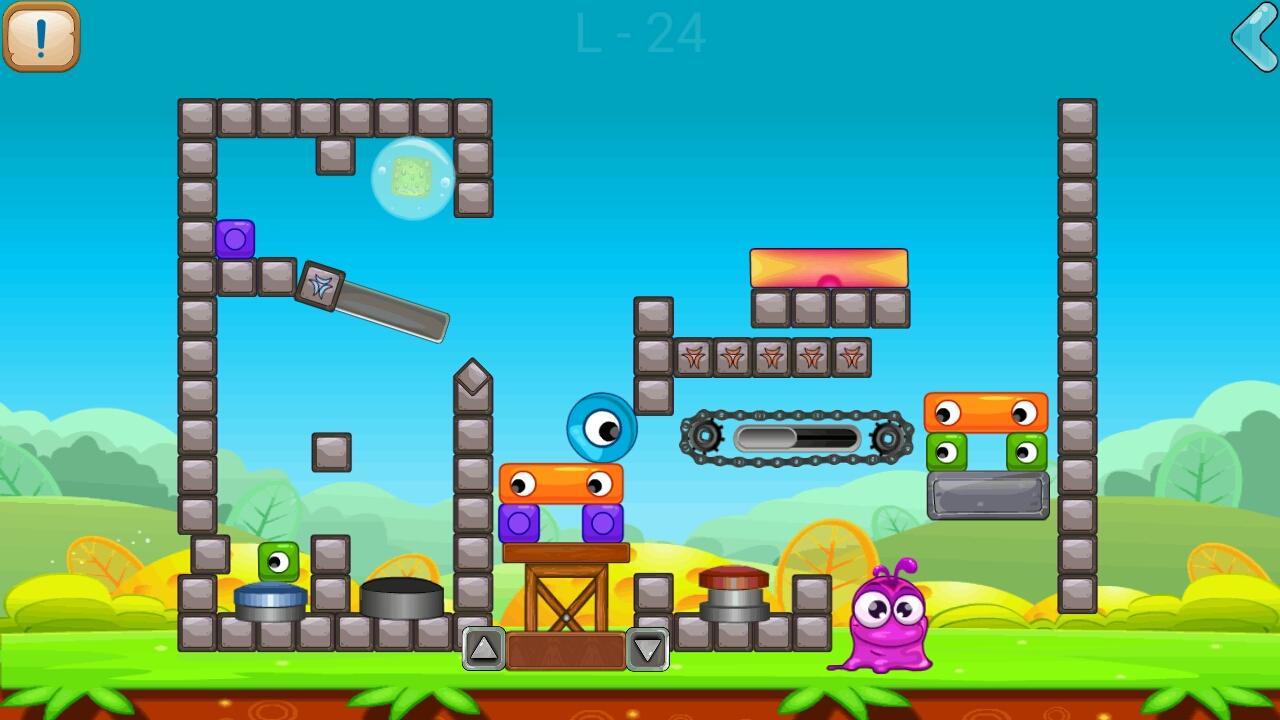Select the blue one-eyed ball
This screenshot has height=720, width=1280.
tap(599, 430)
